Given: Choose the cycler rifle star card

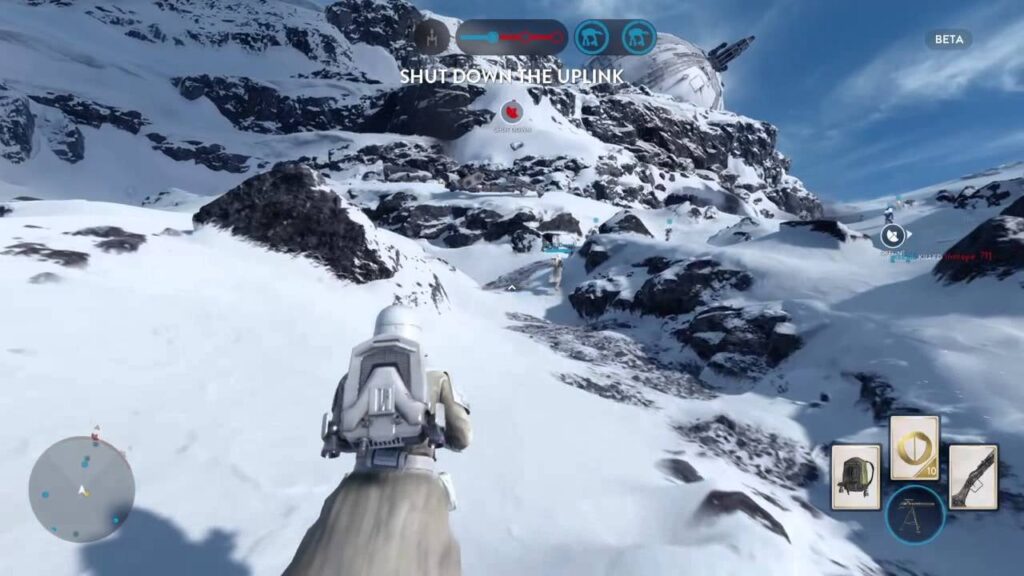Looking at the screenshot, I should click(972, 477).
